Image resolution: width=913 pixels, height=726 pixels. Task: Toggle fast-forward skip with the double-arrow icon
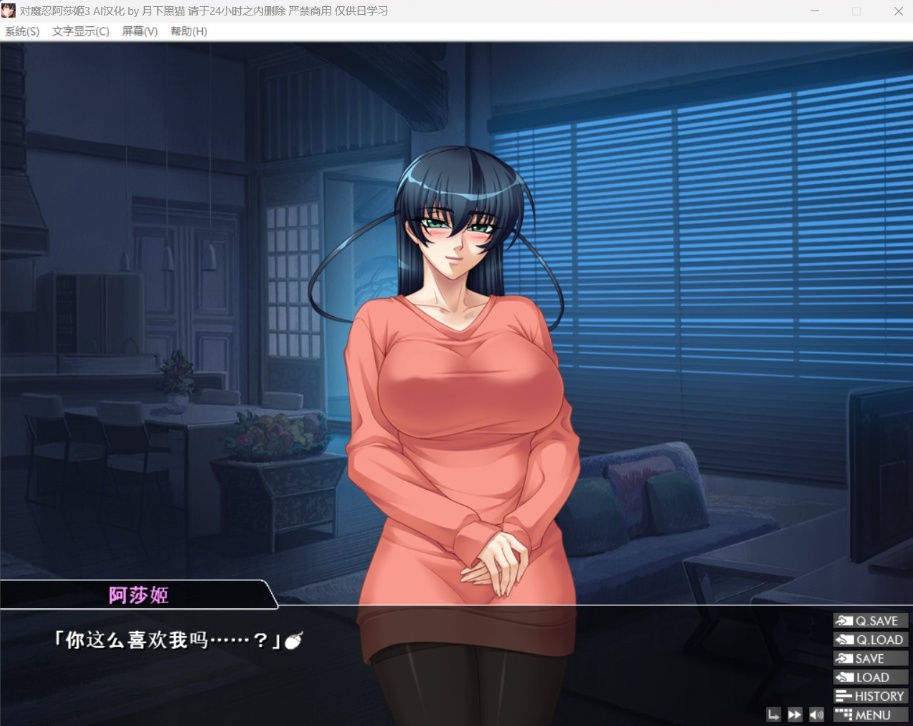pyautogui.click(x=795, y=715)
